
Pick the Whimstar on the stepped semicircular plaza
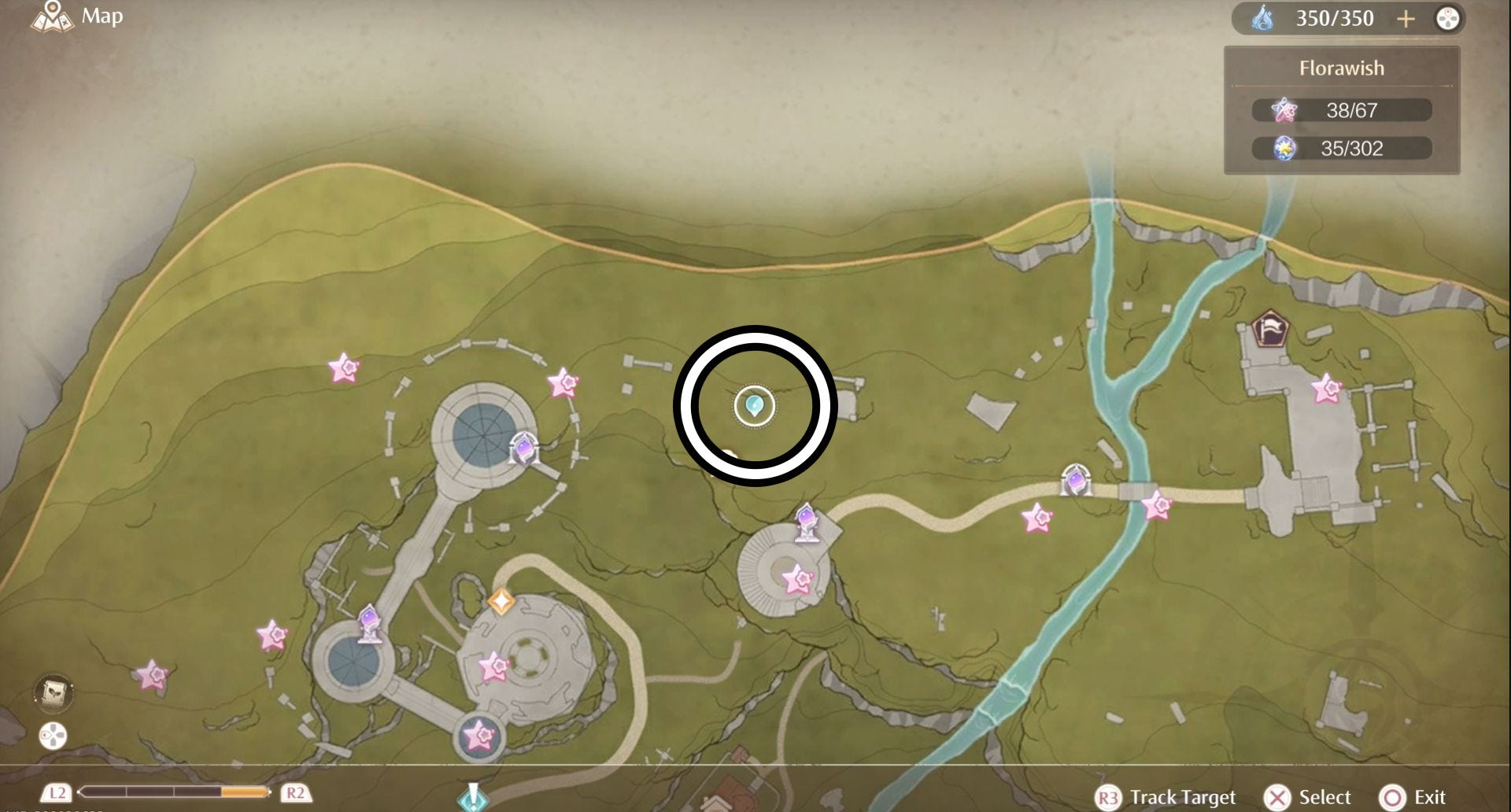click(x=797, y=580)
